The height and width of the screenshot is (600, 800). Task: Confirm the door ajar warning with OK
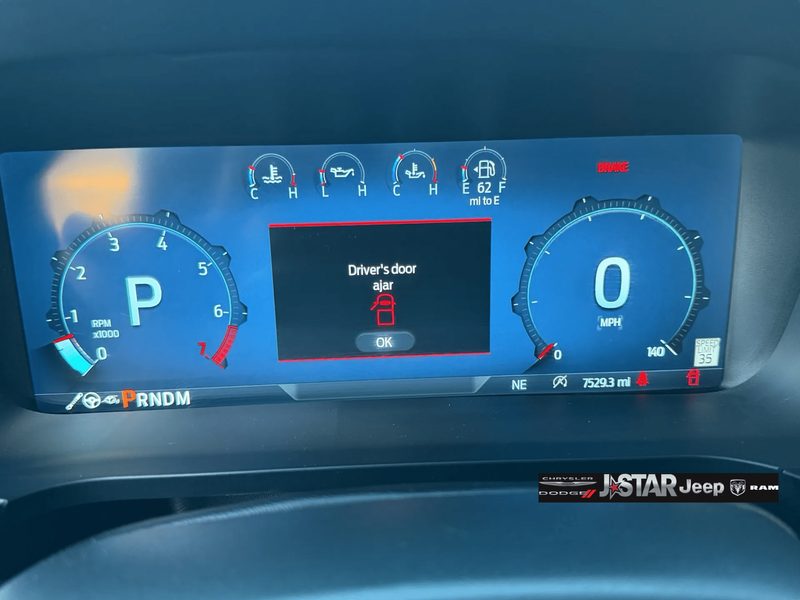384,341
